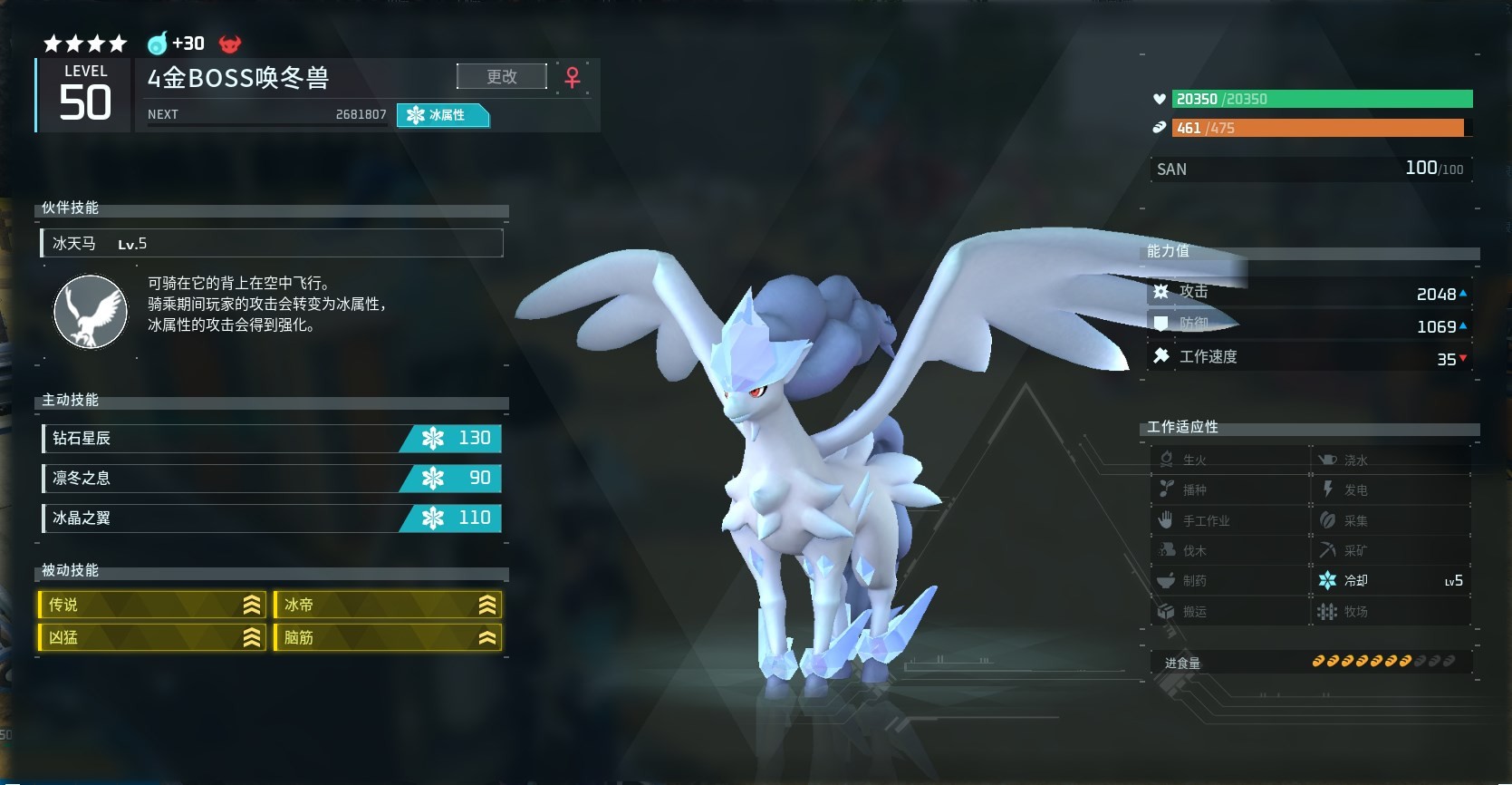Click the 冷却 cooling work suitability entry
The image size is (1512, 785).
click(1392, 581)
